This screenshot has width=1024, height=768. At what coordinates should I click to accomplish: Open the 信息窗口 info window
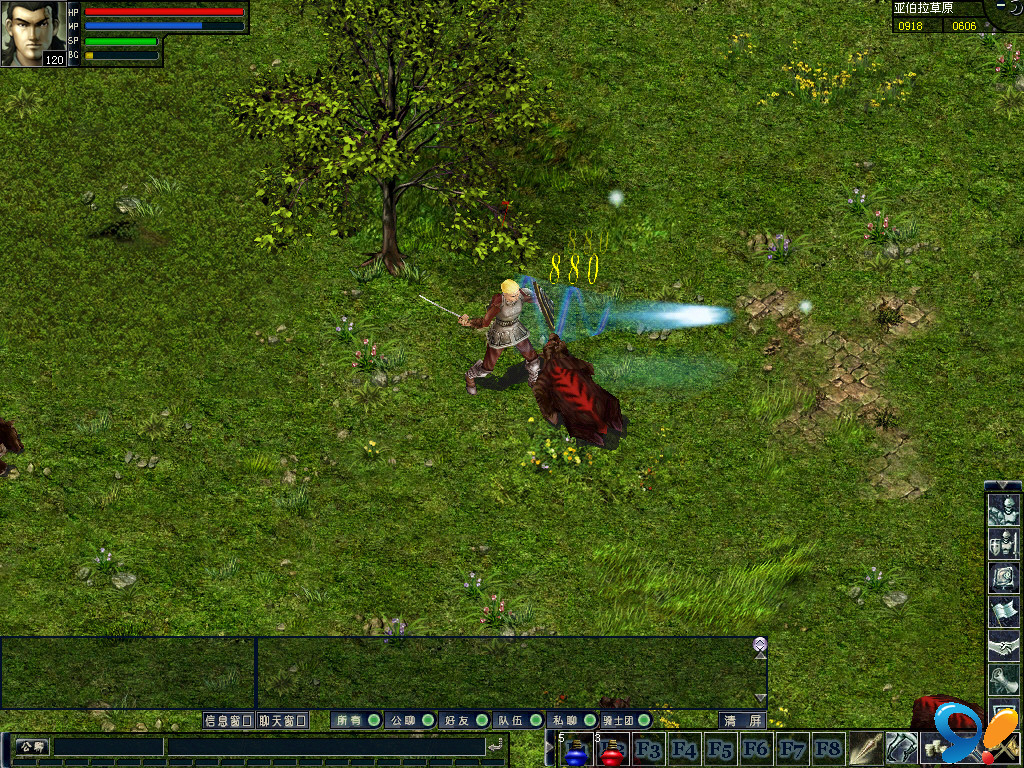[x=228, y=720]
